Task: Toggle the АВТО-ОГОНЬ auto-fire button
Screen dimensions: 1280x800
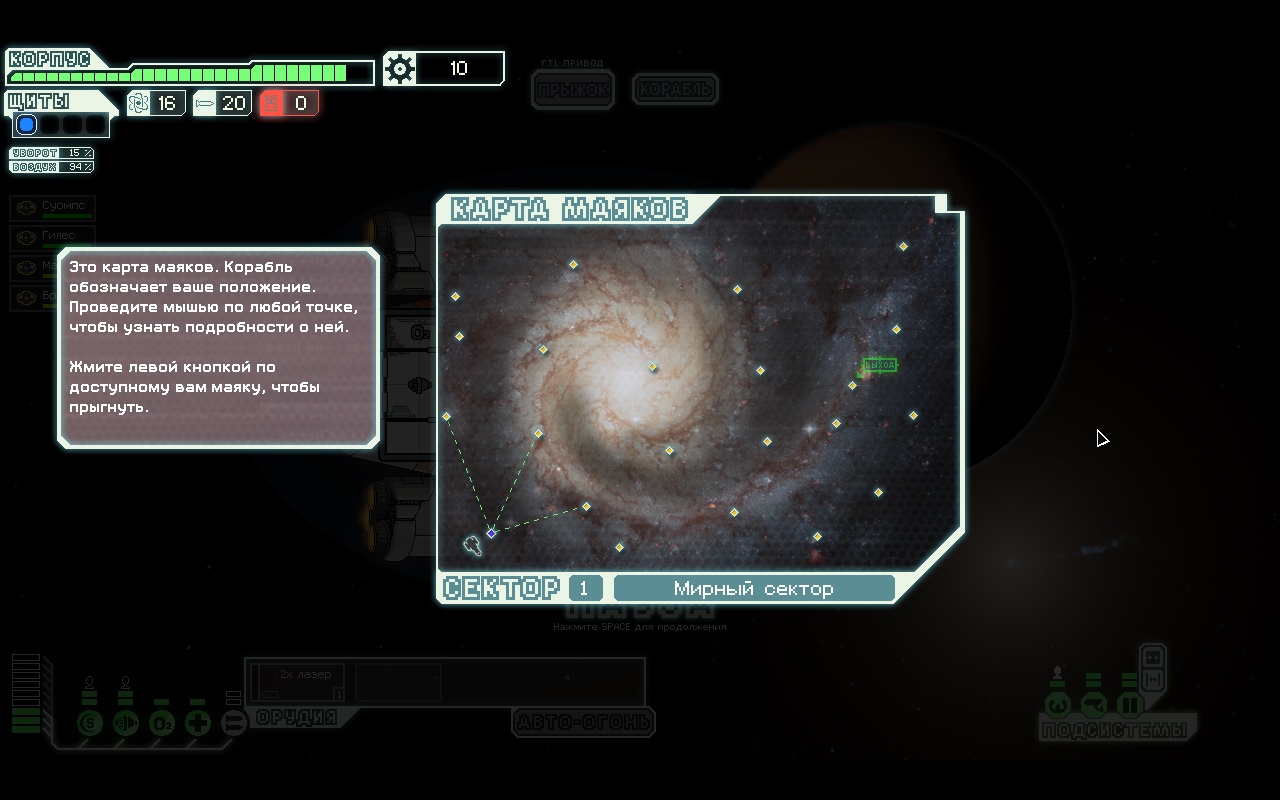Action: 583,721
